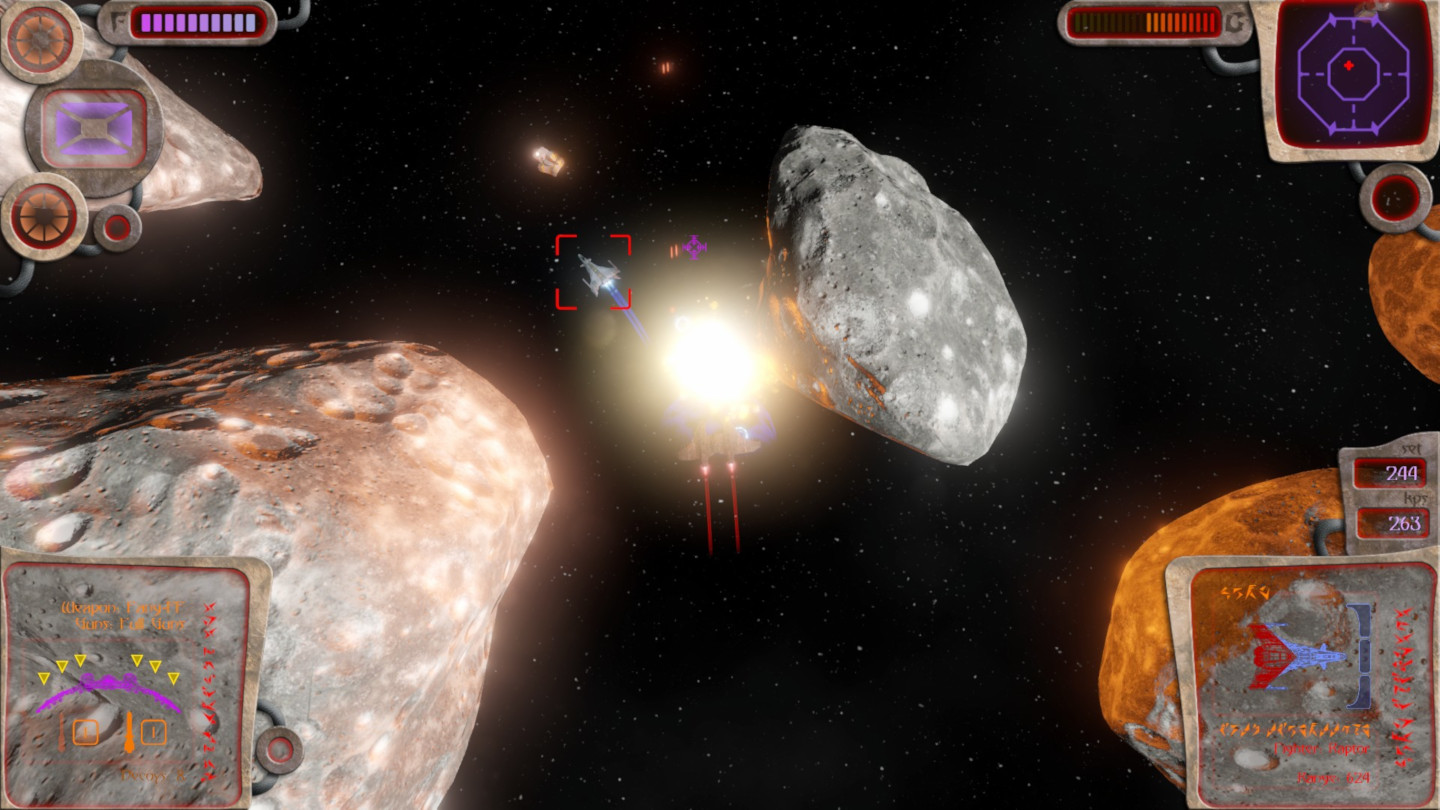
Task: Select the purple shield status display
Action: 93,128
